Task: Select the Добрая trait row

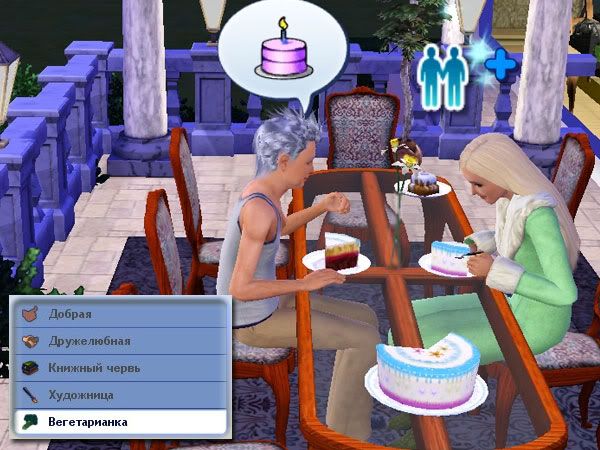Action: point(120,314)
